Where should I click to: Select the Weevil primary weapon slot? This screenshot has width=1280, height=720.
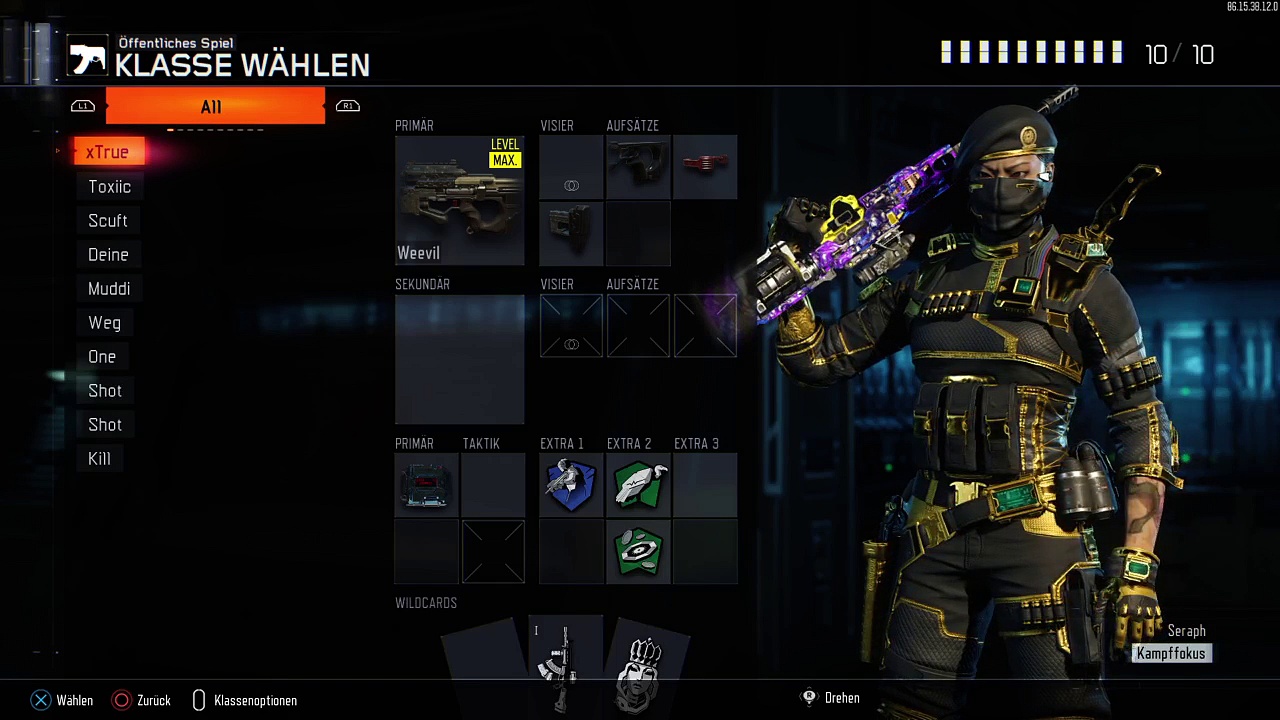[x=459, y=200]
